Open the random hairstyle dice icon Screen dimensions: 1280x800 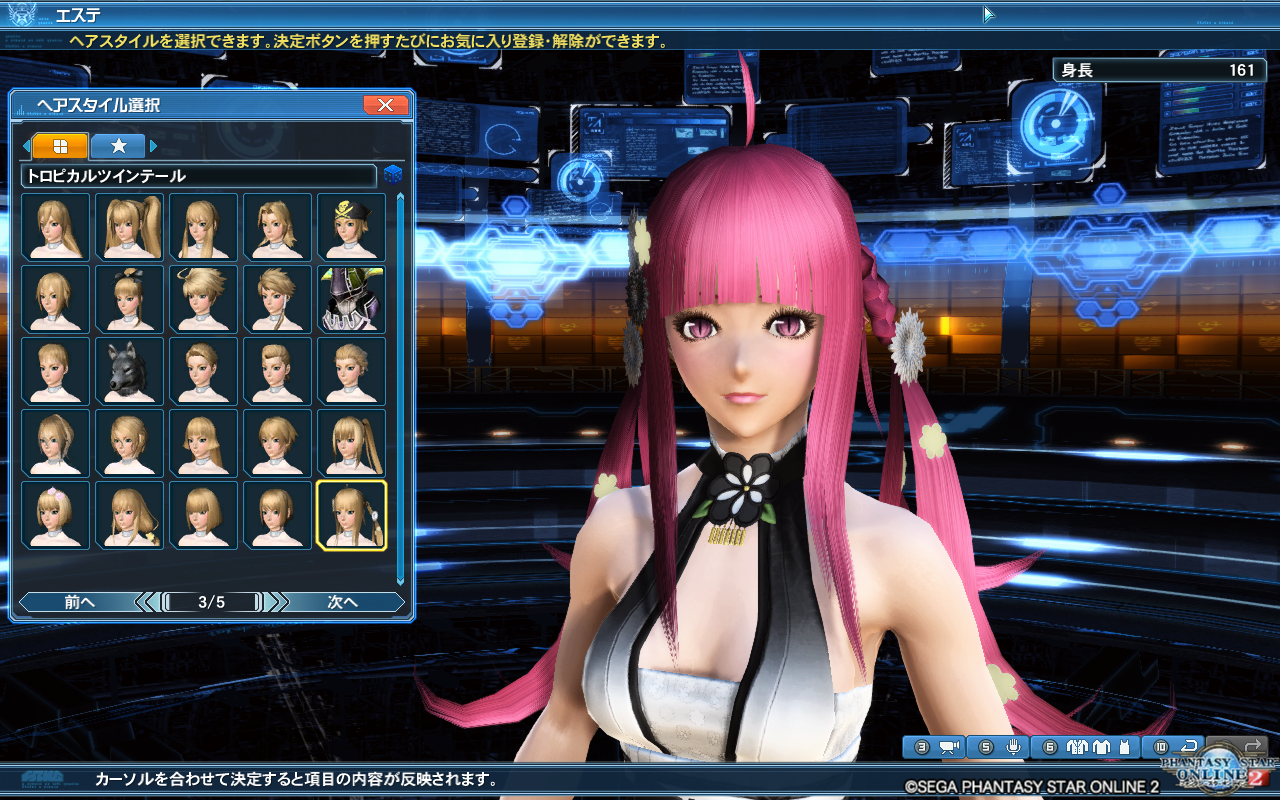click(395, 173)
